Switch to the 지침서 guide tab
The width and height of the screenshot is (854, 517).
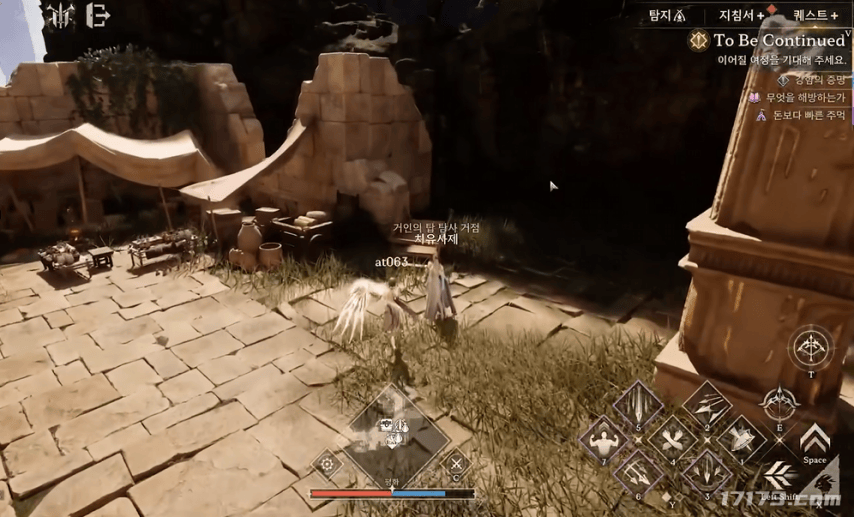click(x=741, y=15)
